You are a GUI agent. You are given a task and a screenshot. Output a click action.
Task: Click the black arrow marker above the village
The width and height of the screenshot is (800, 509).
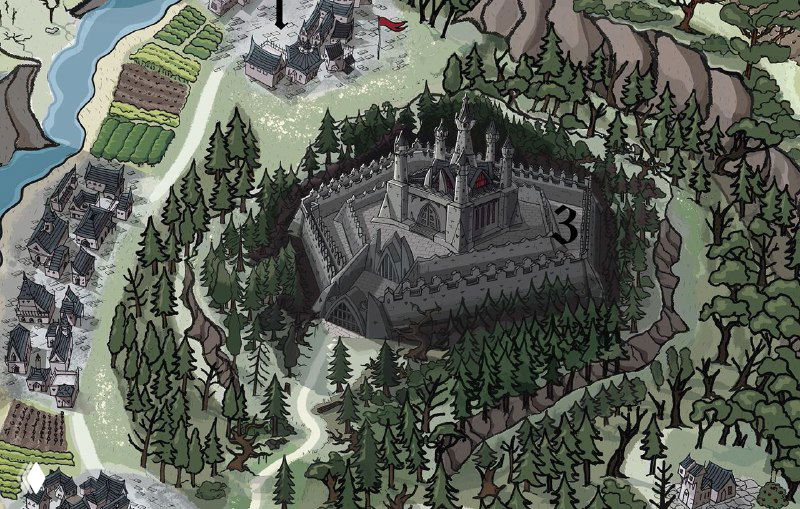coord(281,19)
